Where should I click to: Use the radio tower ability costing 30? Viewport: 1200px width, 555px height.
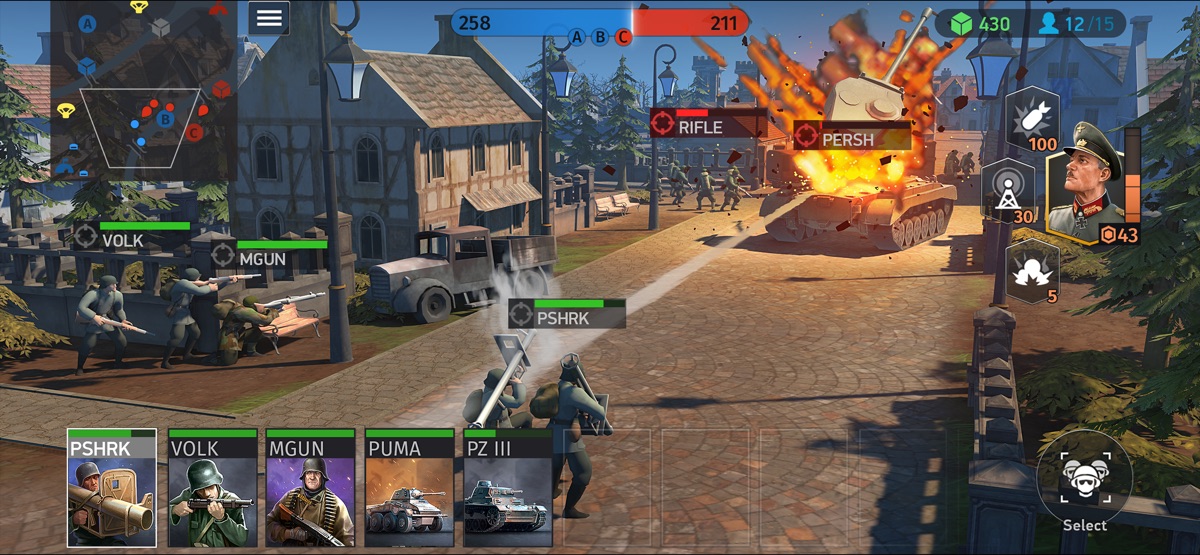1008,192
